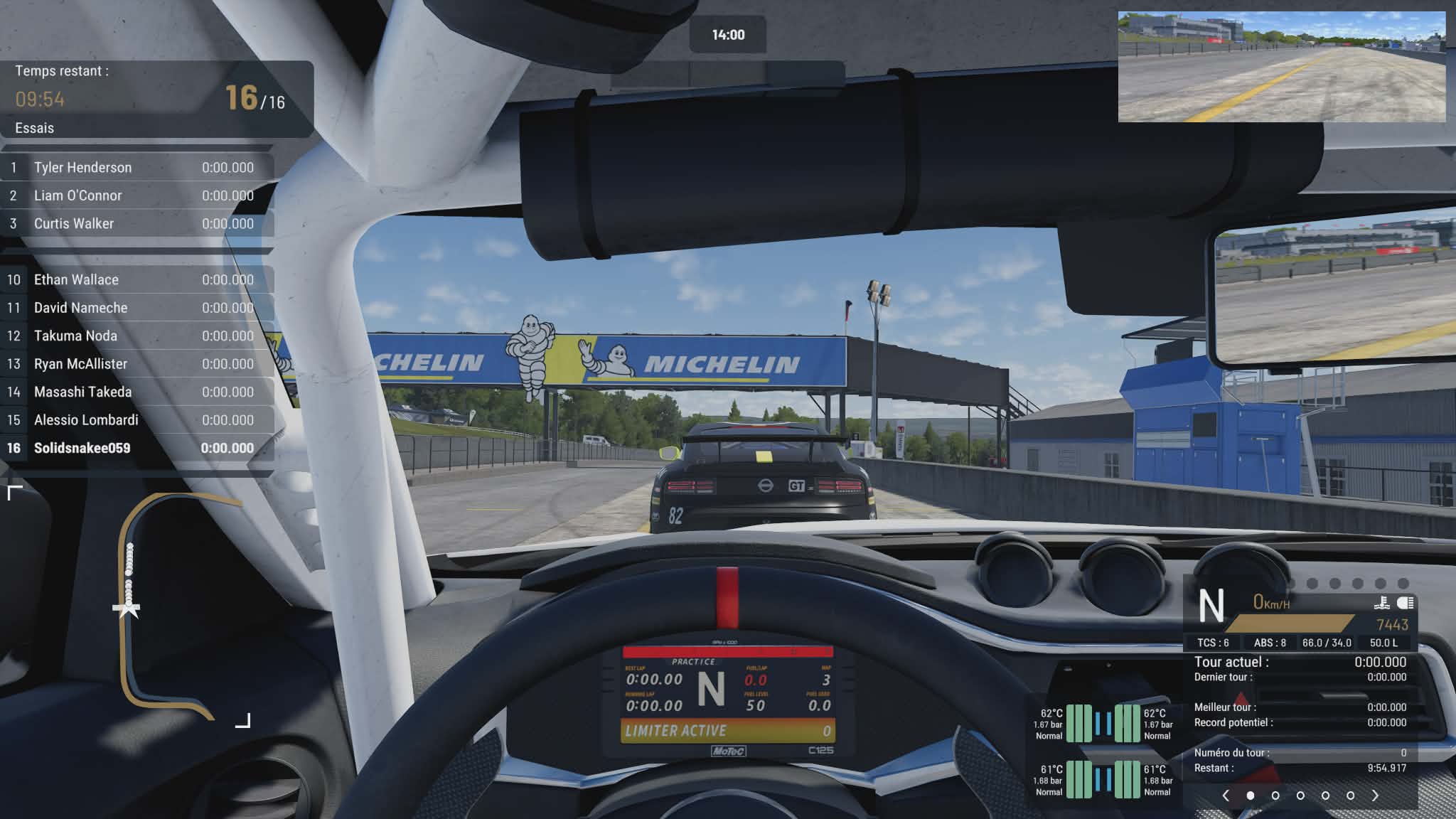Select Tyler Henderson in the standings
The width and height of the screenshot is (1456, 819).
coord(136,168)
